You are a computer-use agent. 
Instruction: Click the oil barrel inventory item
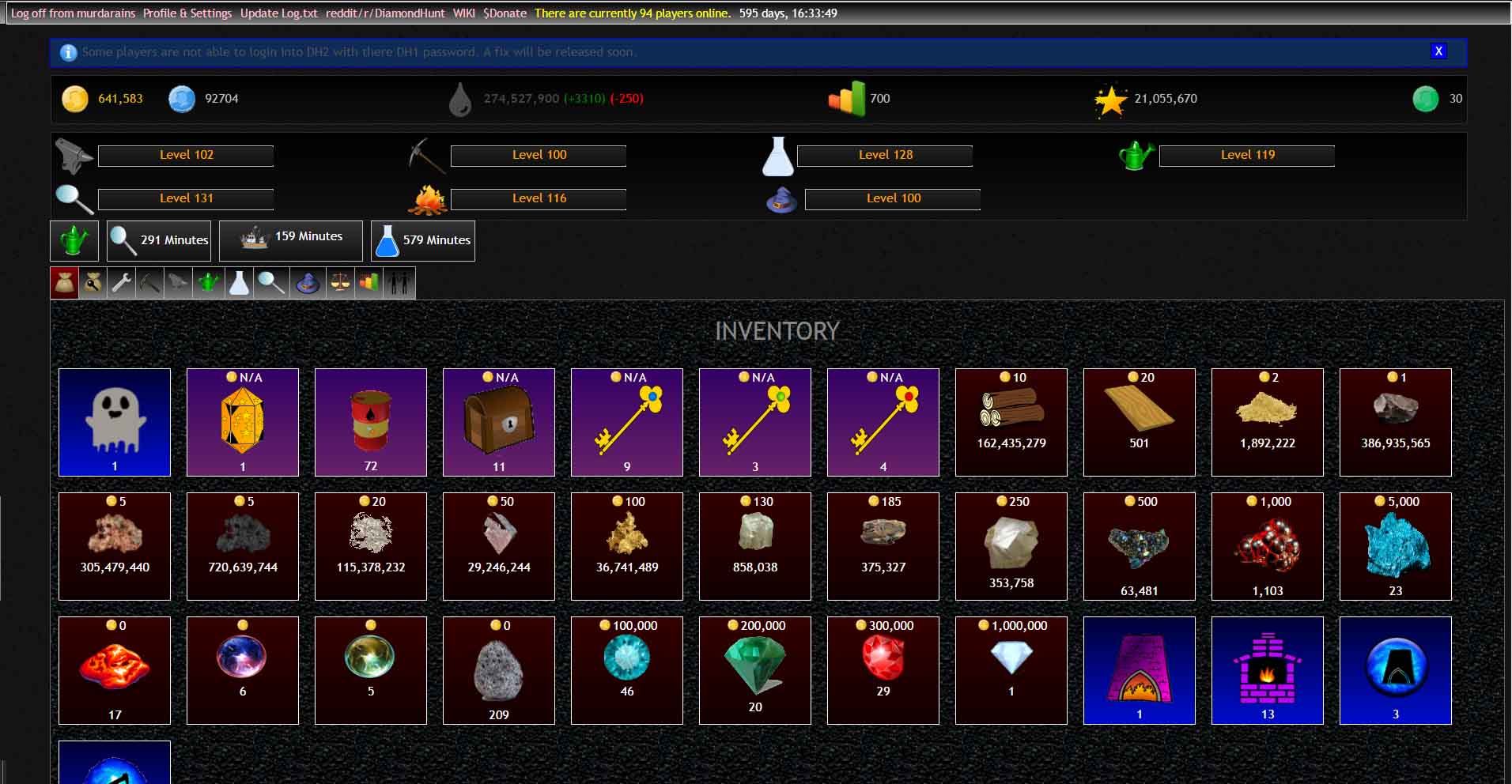click(x=370, y=421)
